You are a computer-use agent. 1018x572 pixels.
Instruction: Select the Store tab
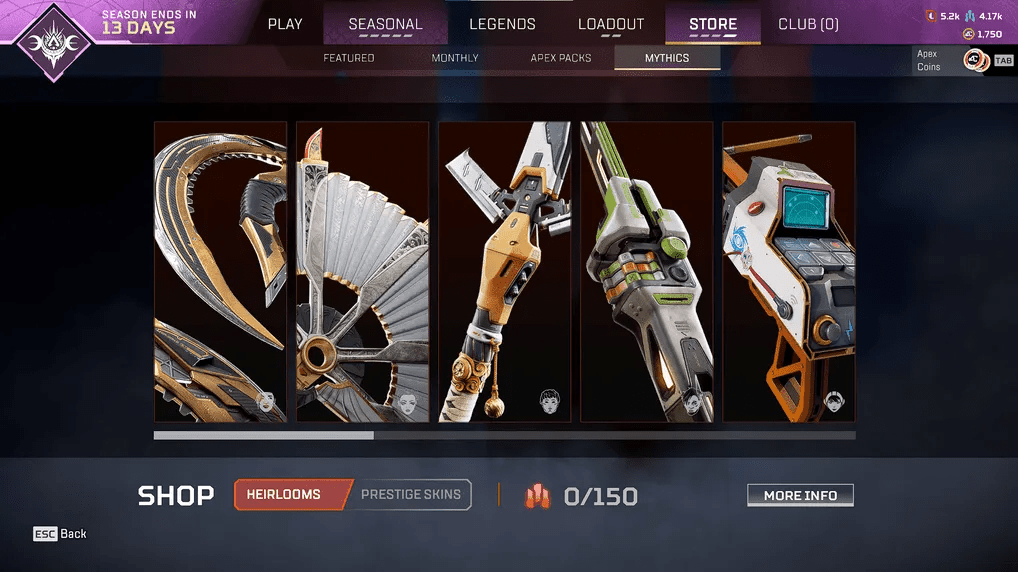[x=713, y=24]
